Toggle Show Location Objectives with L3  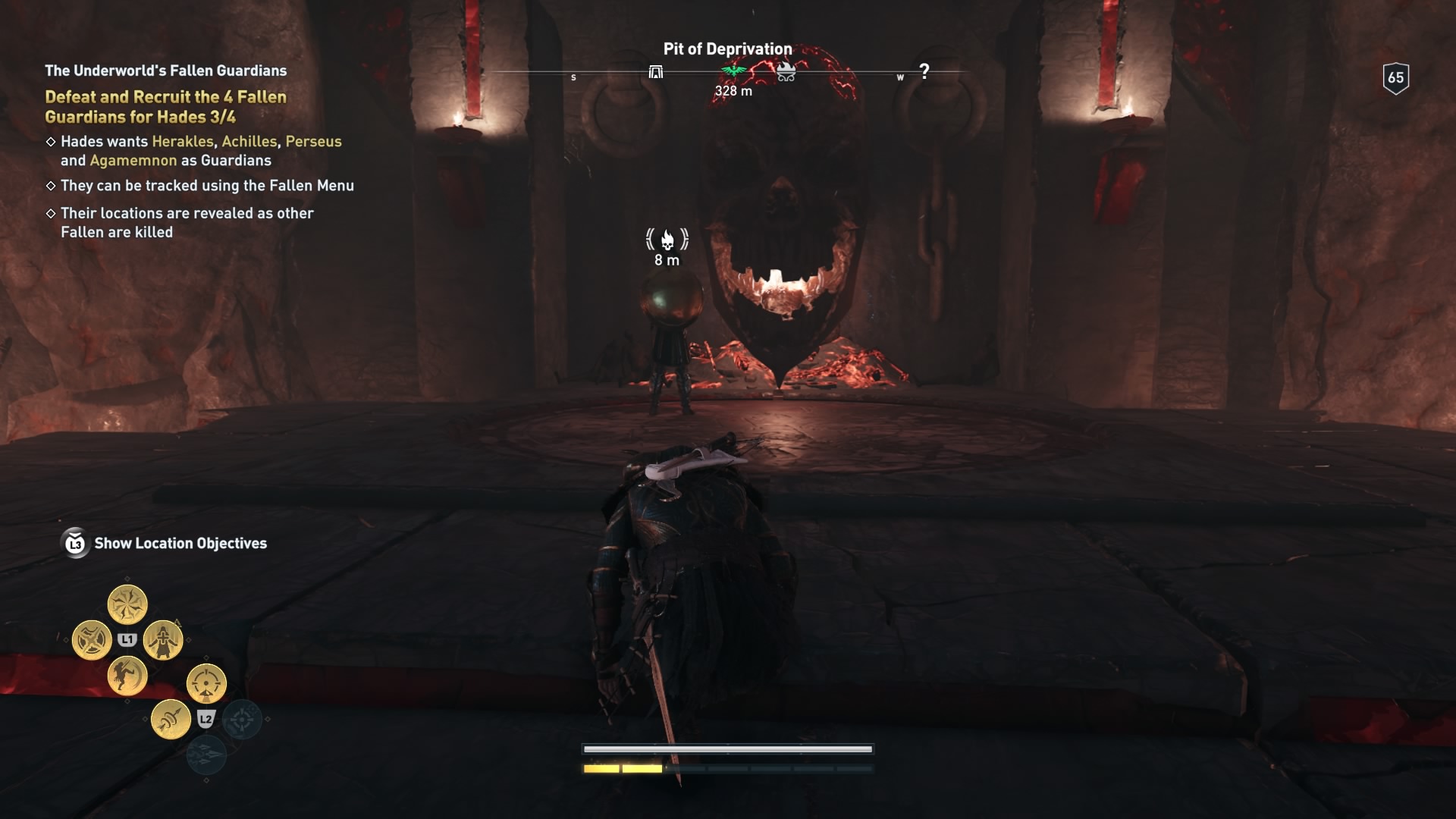(74, 543)
